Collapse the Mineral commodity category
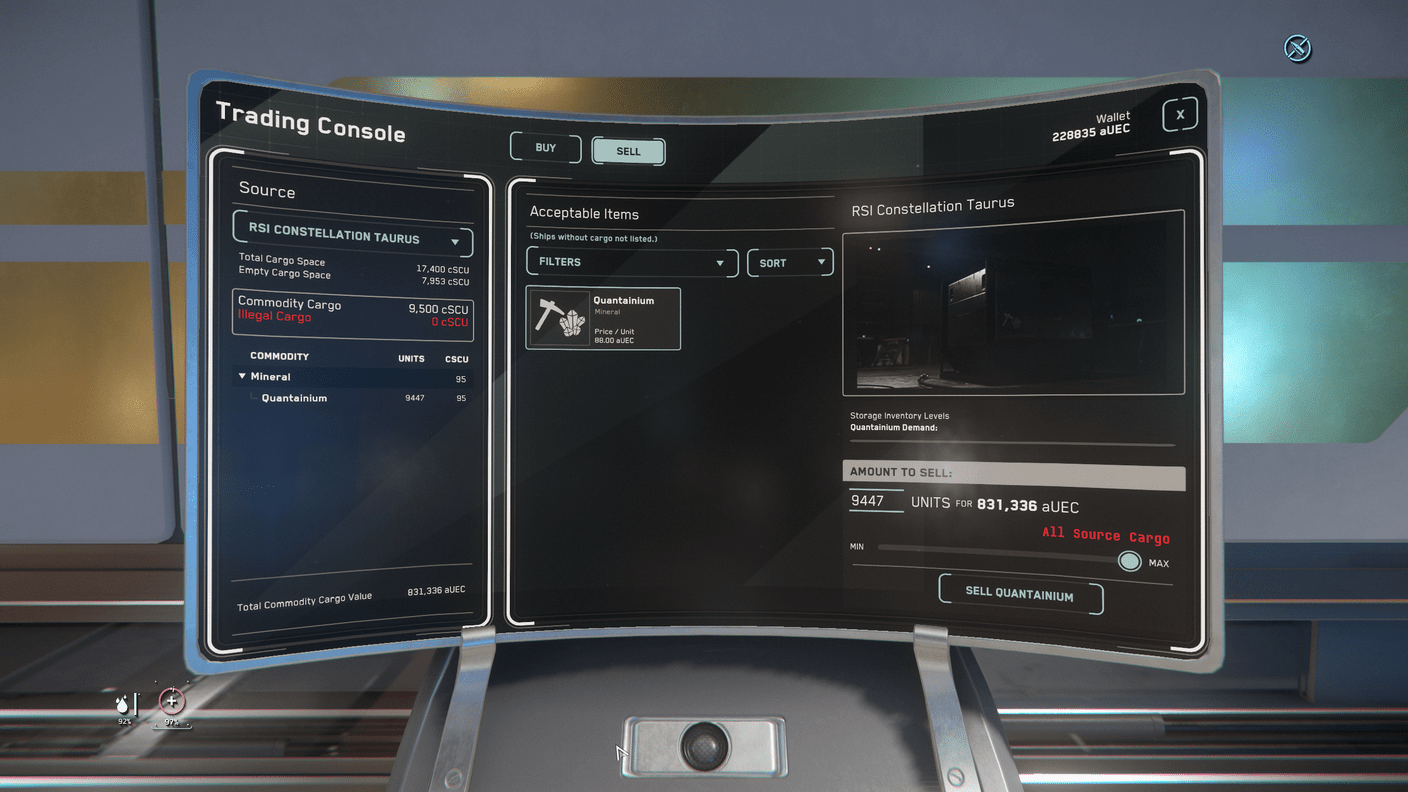 [x=243, y=377]
